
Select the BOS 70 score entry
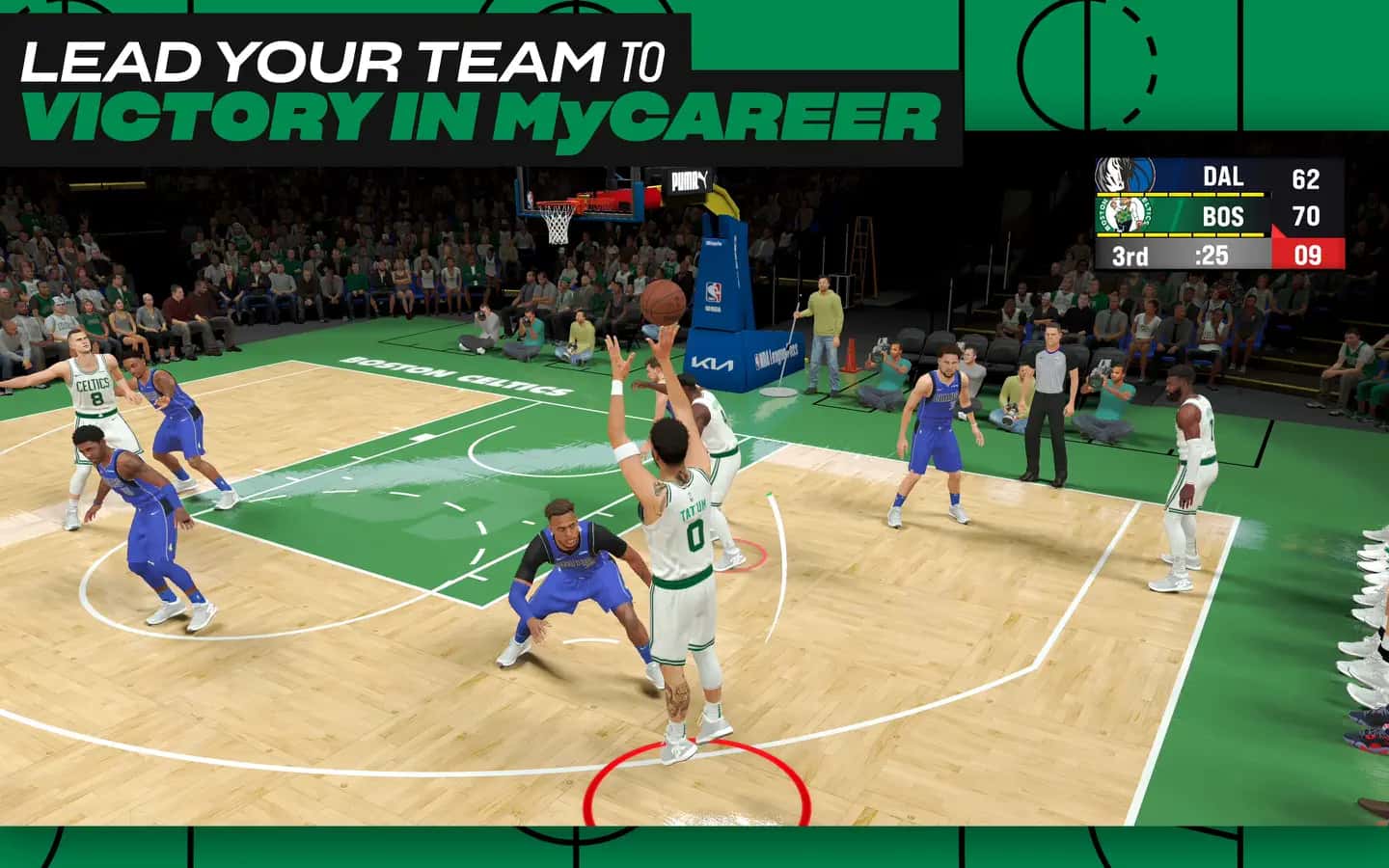pyautogui.click(x=1306, y=216)
